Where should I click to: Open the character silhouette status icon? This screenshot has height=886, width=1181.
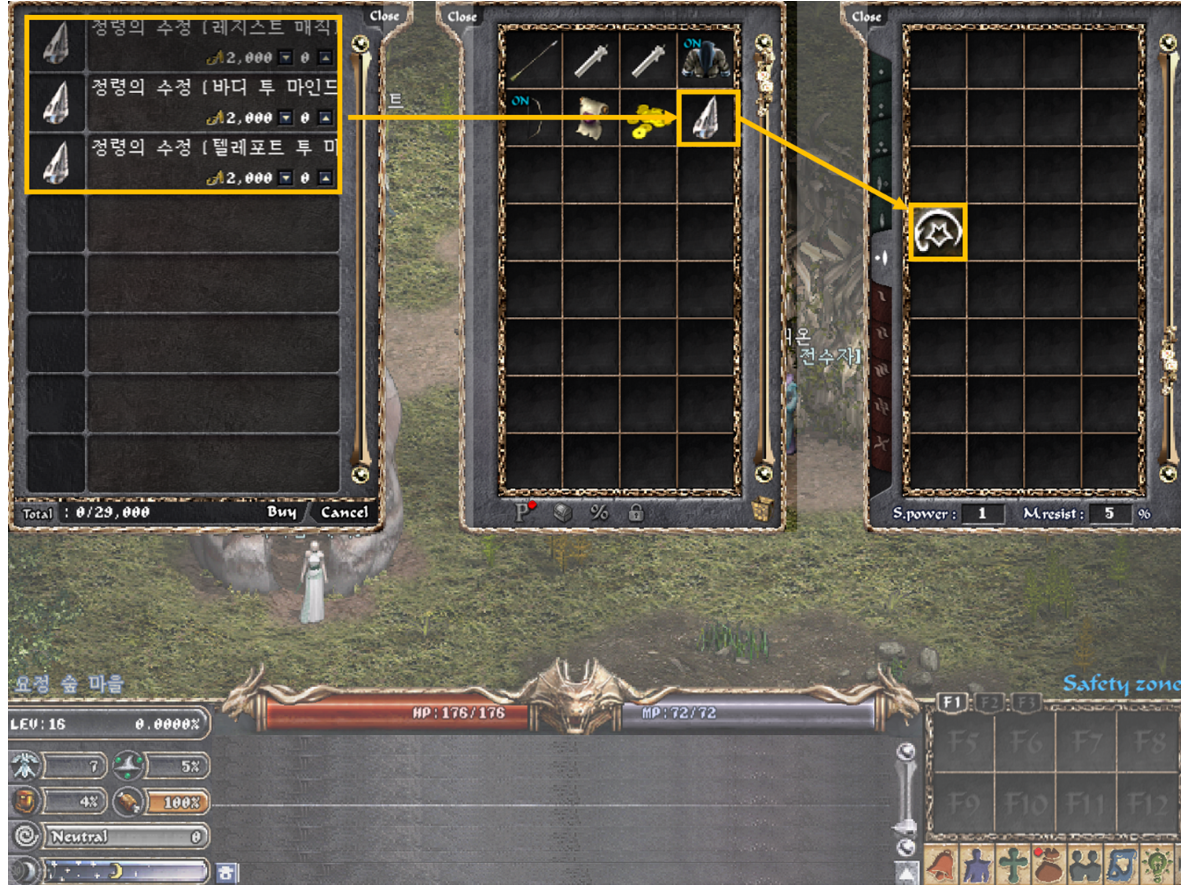(975, 862)
